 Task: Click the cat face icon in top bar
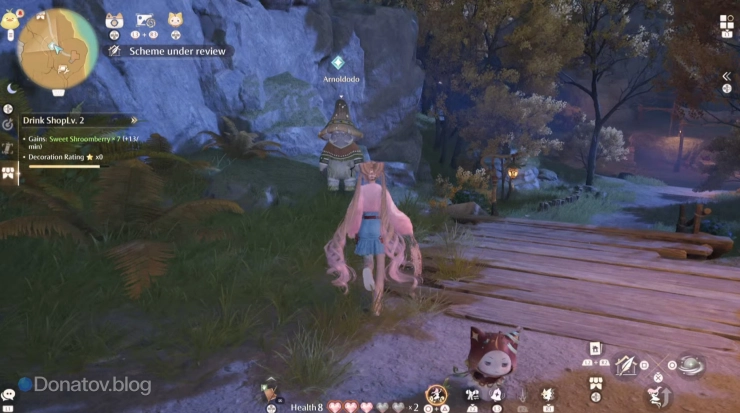click(175, 20)
